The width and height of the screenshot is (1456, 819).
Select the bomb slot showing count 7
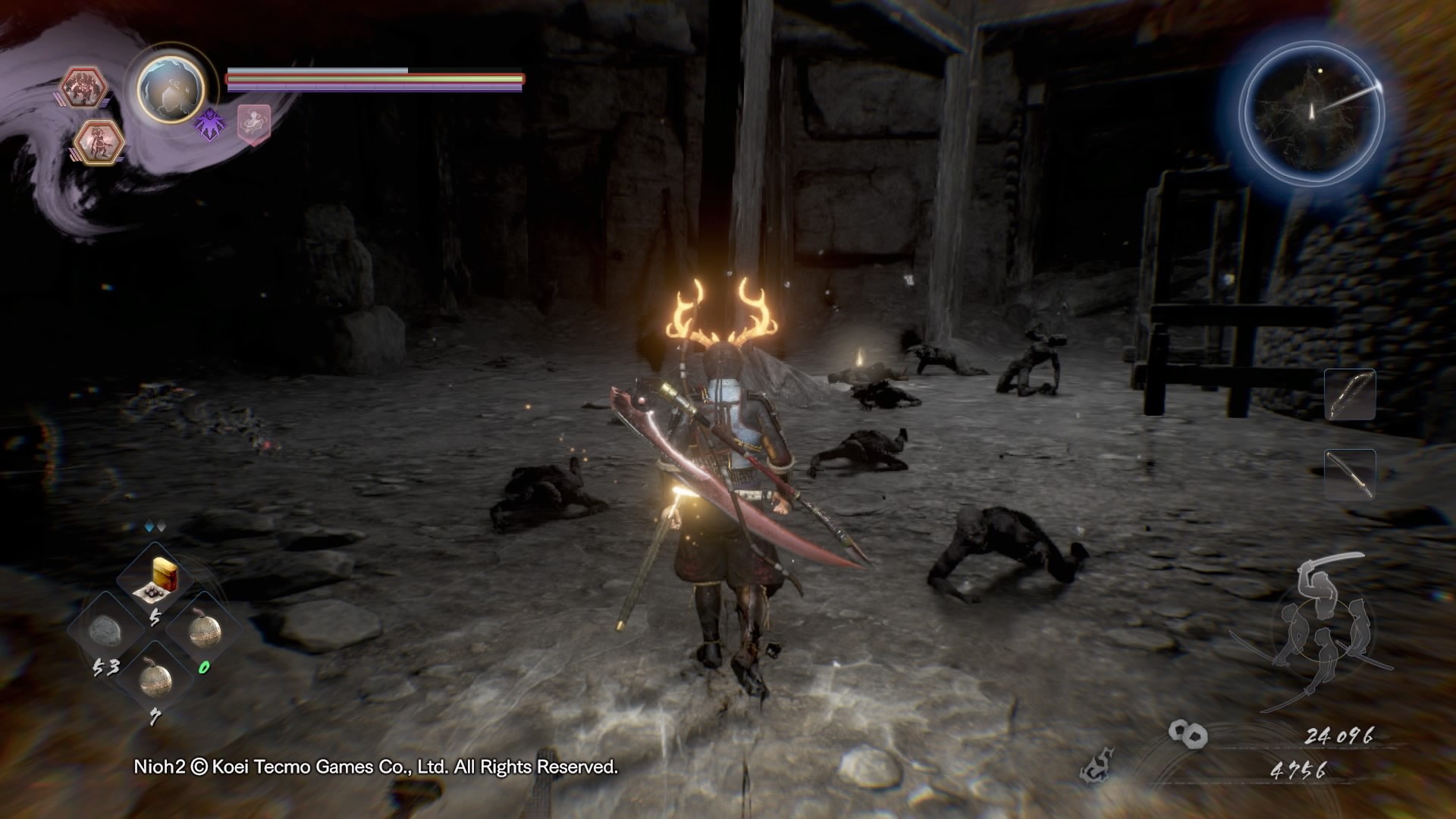[x=155, y=677]
